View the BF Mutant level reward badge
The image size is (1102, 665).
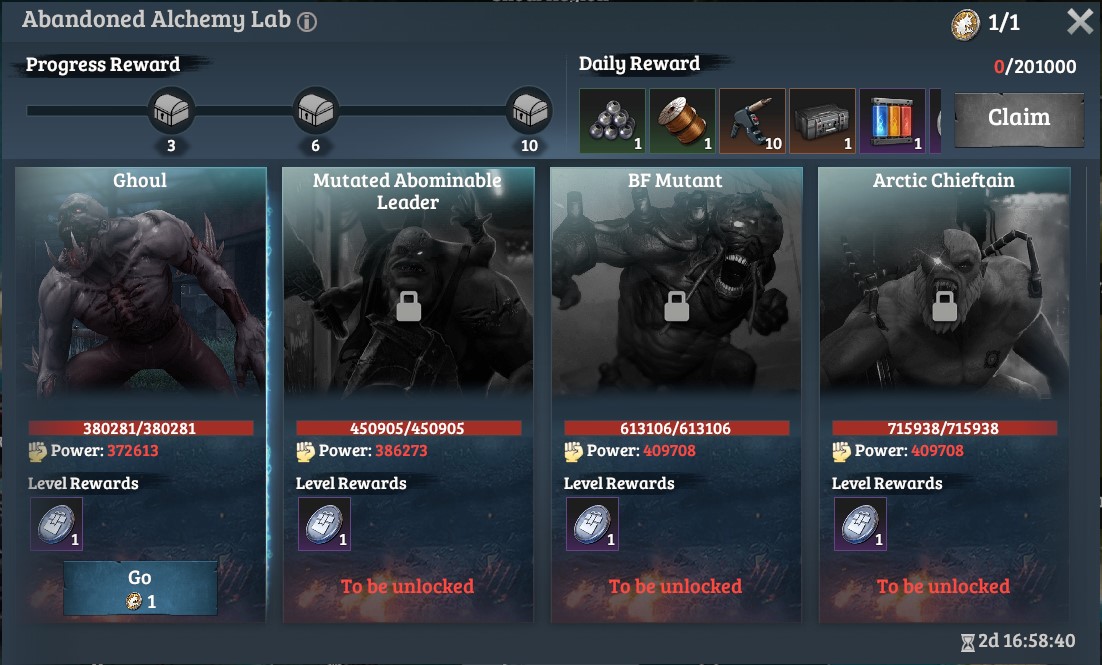tap(592, 524)
